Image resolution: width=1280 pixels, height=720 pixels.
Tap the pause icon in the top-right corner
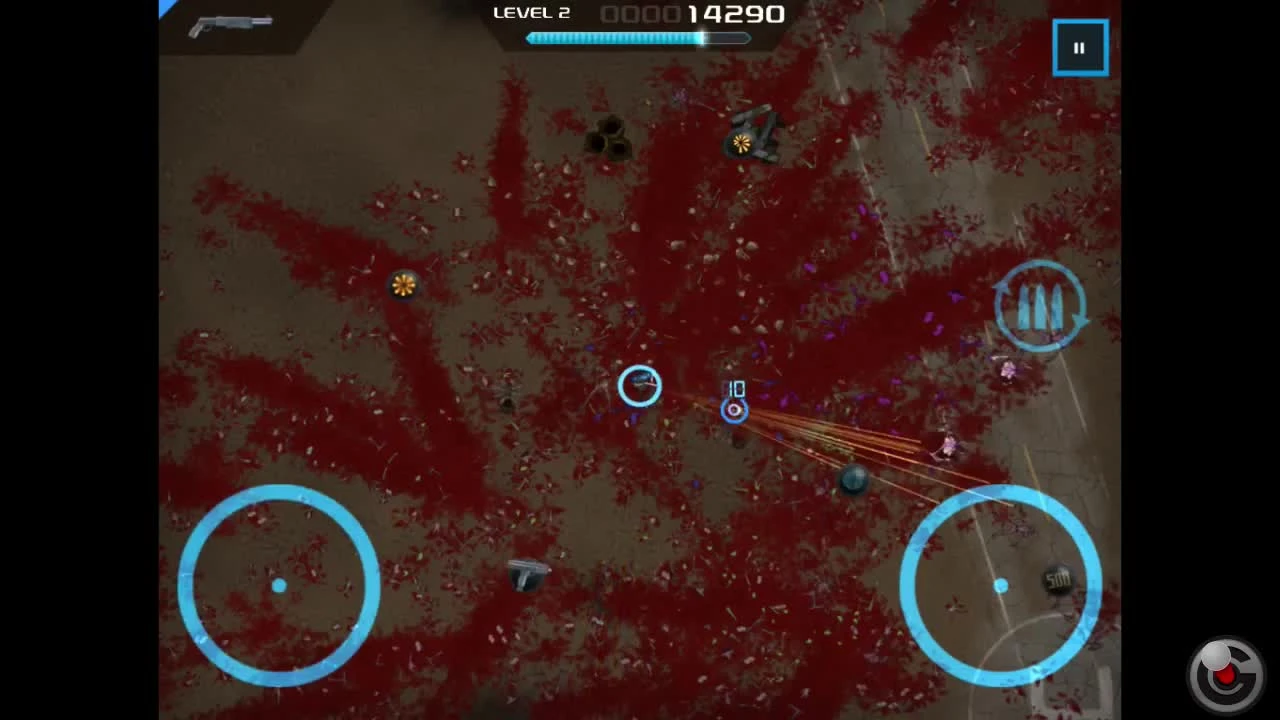(1080, 46)
